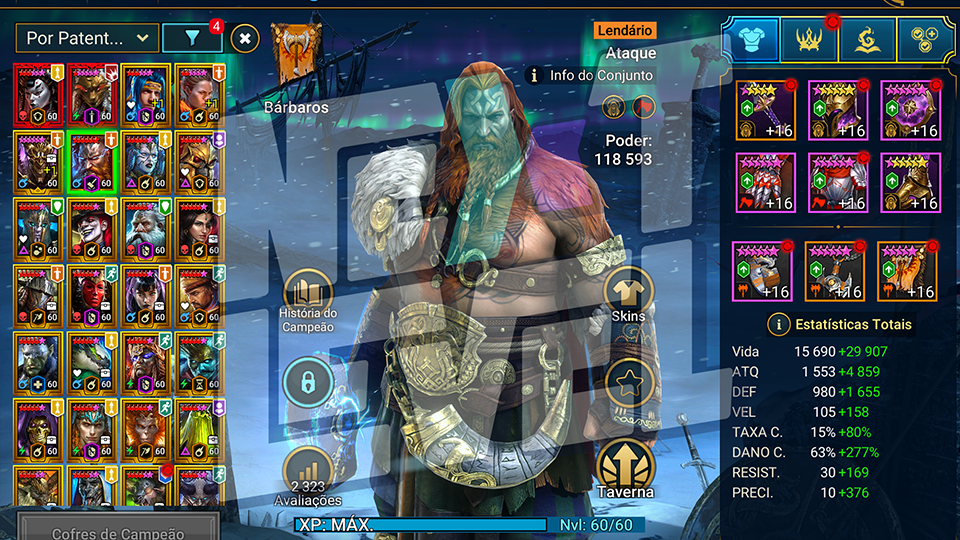The image size is (960, 540).
Task: Open the champion filter funnel button
Action: pos(191,39)
